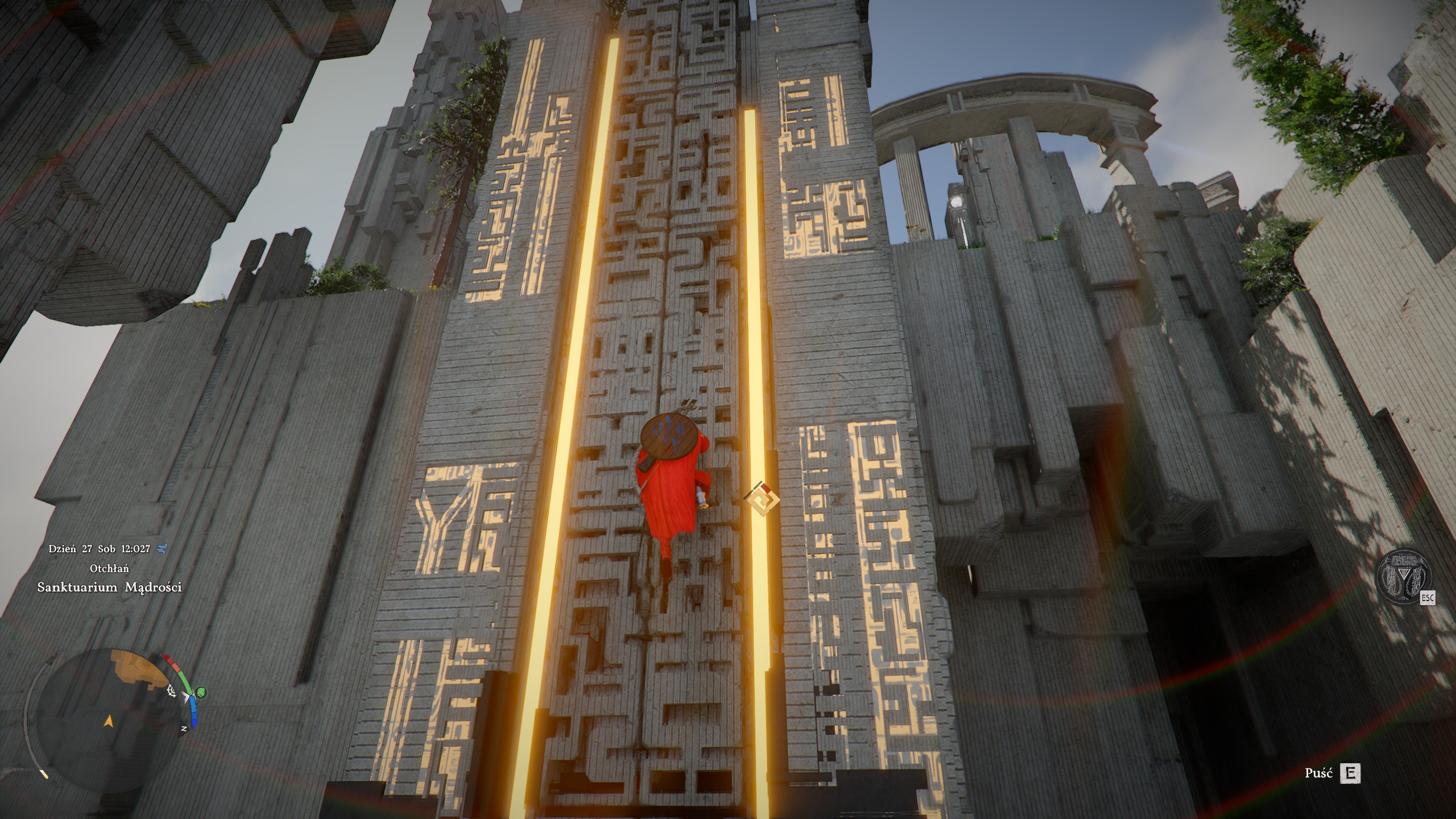This screenshot has height=819, width=1456.
Task: Select the green head marker on minimap rim
Action: click(x=201, y=693)
